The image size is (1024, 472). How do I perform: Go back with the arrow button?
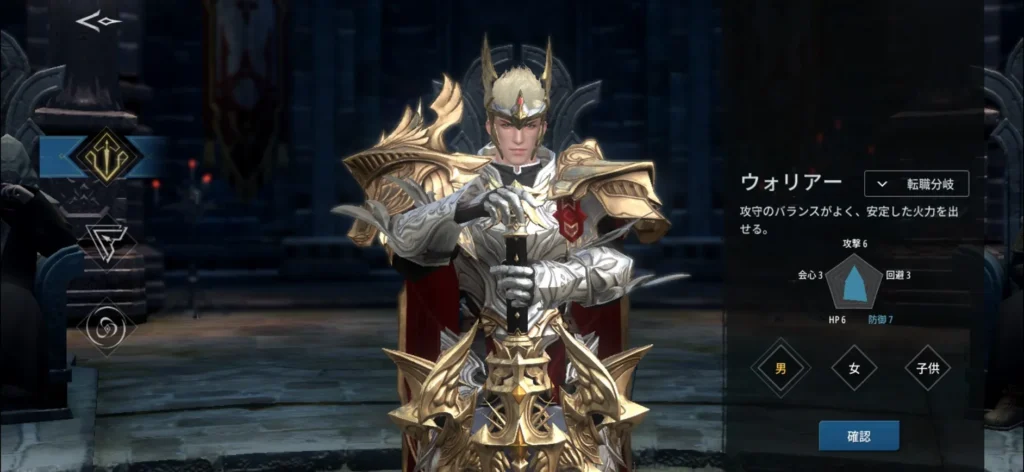pyautogui.click(x=98, y=21)
